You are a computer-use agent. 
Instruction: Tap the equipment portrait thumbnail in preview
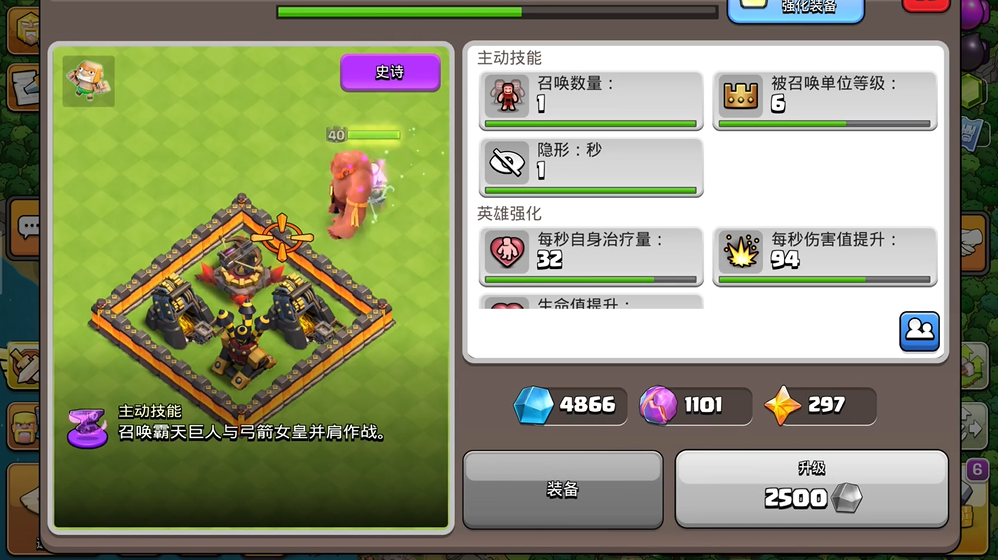pyautogui.click(x=89, y=81)
